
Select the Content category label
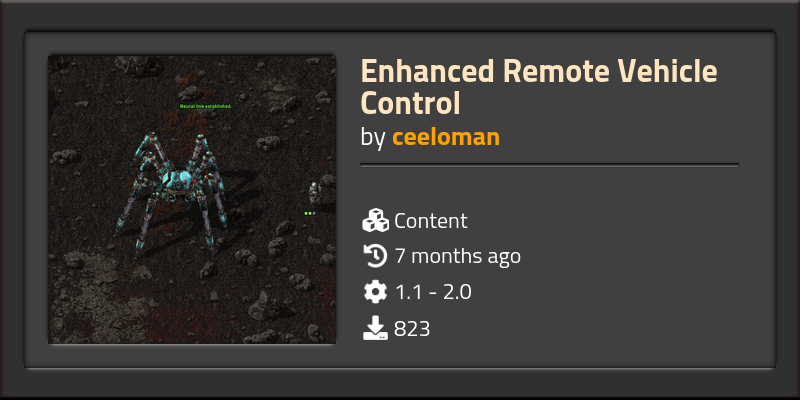(x=430, y=221)
